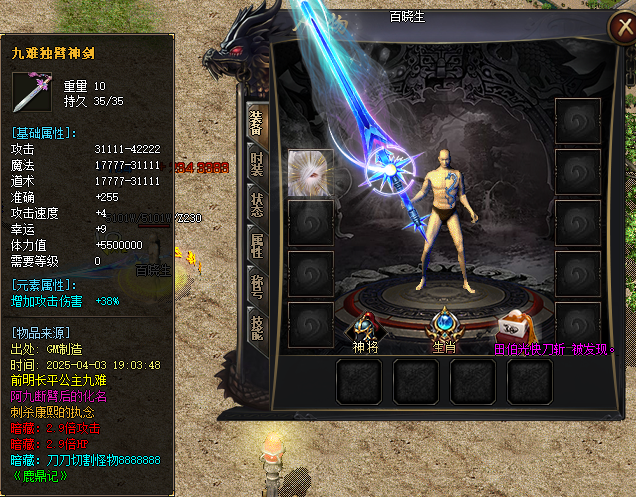Click the 九难独臂神剑 tooltip sword icon
Viewport: 636px width, 497px height.
point(35,93)
